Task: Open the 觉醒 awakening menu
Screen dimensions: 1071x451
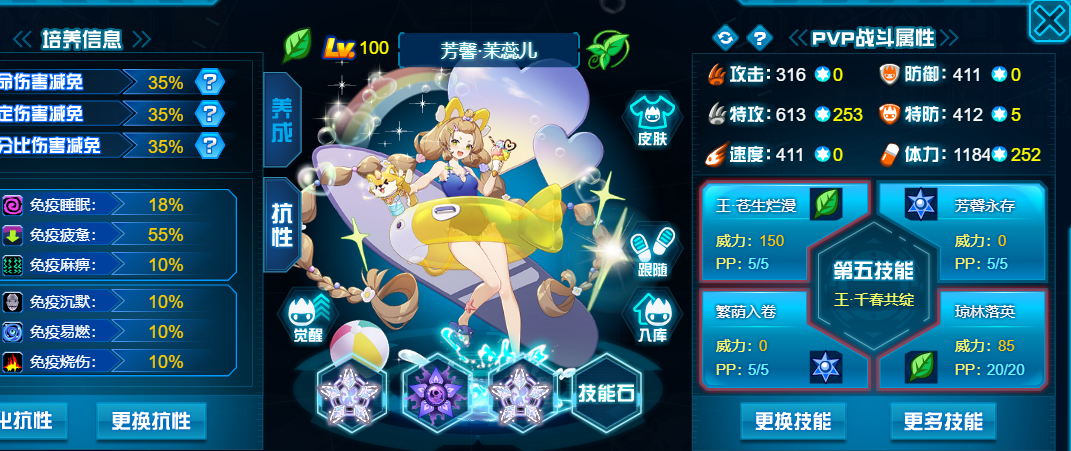Action: tap(307, 319)
